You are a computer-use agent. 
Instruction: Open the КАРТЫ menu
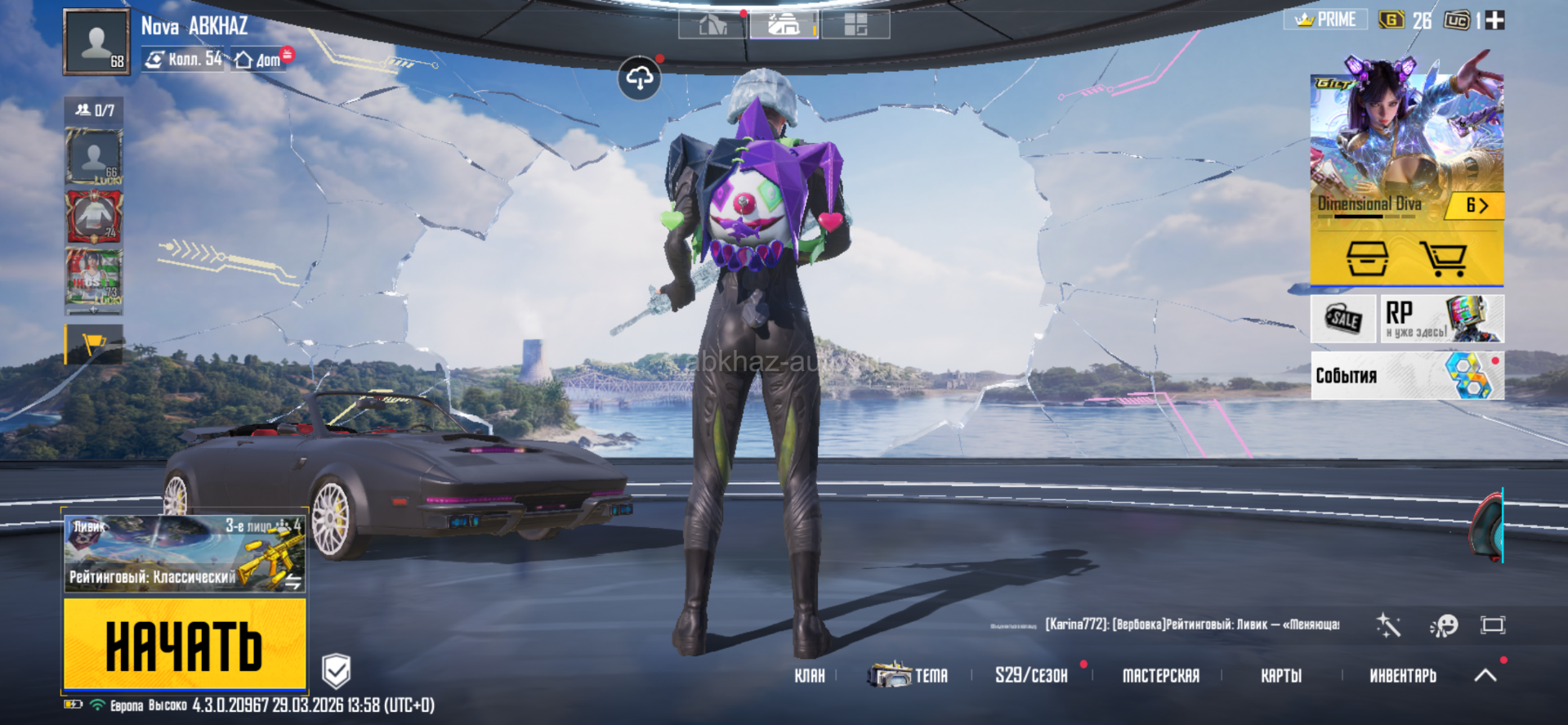pyautogui.click(x=1280, y=676)
